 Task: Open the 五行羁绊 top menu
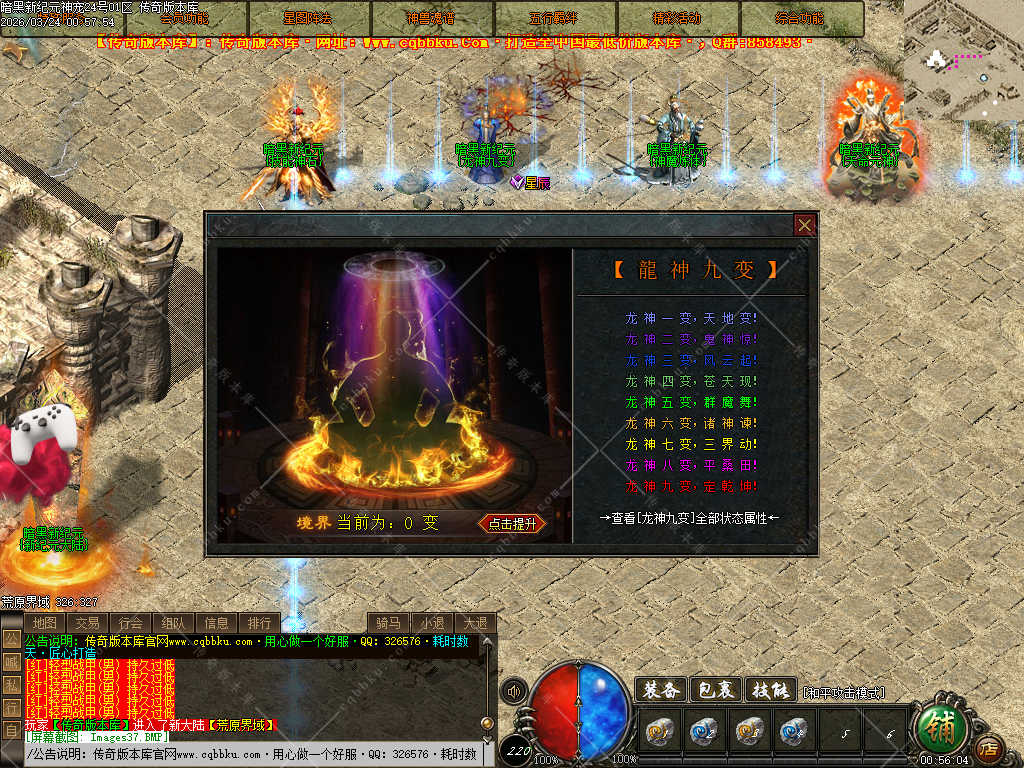click(554, 18)
